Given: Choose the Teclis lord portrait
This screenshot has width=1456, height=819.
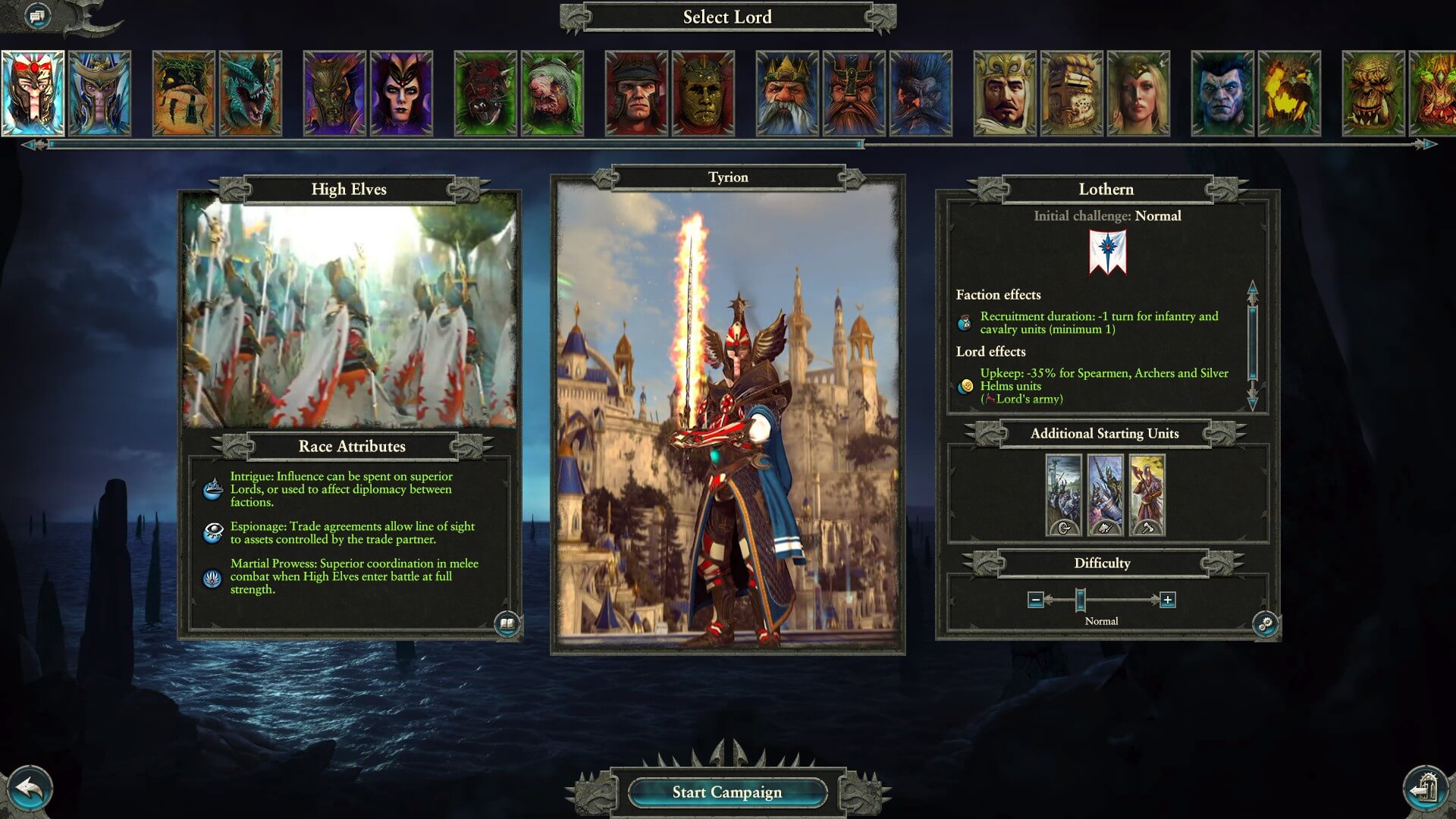Looking at the screenshot, I should coord(99,93).
